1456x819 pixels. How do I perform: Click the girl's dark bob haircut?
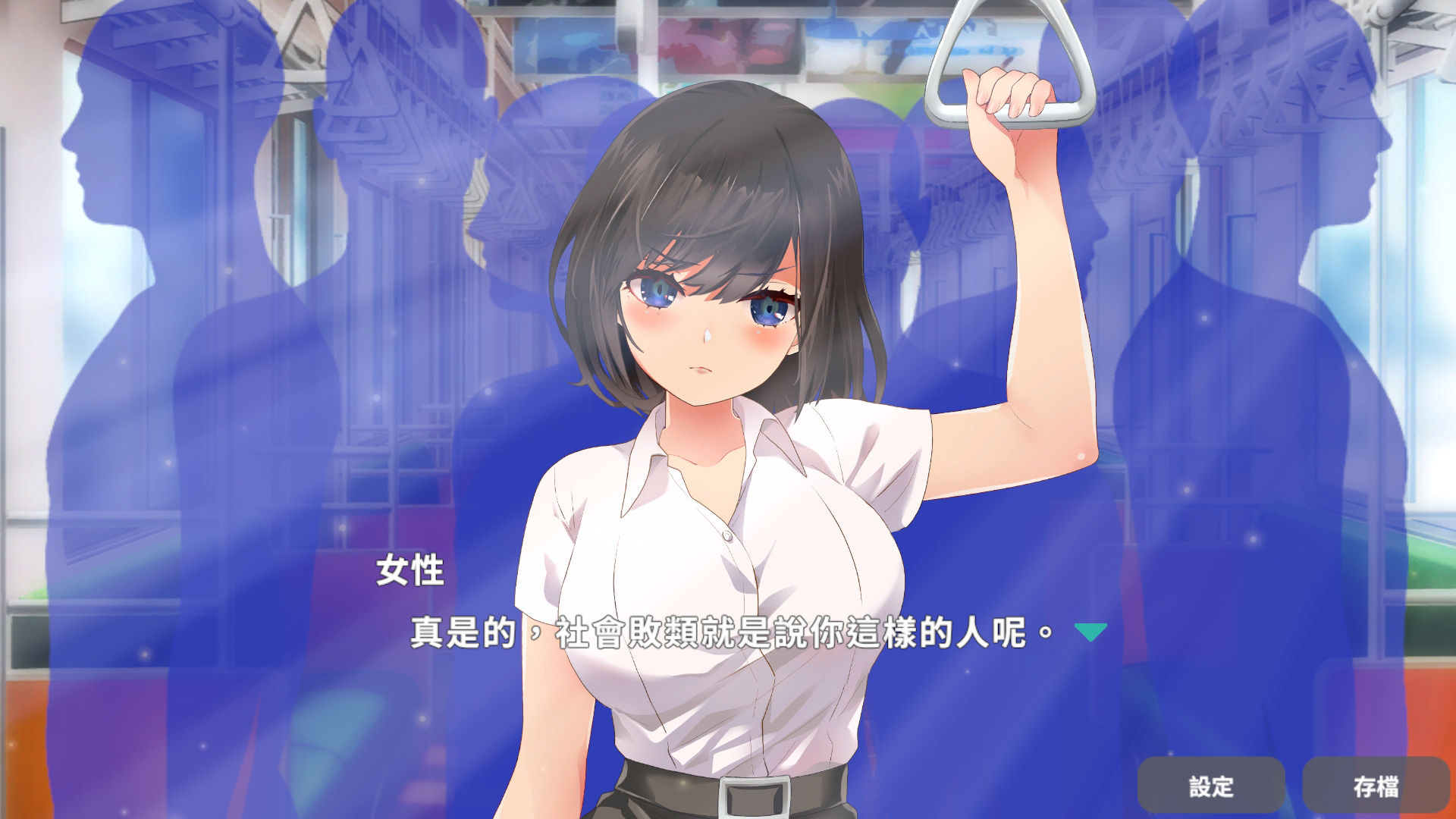point(720,174)
